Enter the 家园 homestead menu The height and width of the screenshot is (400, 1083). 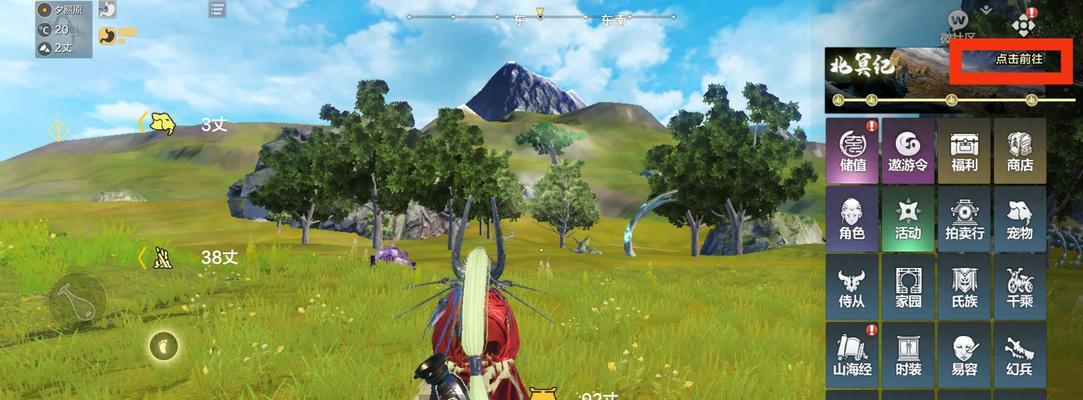[908, 287]
